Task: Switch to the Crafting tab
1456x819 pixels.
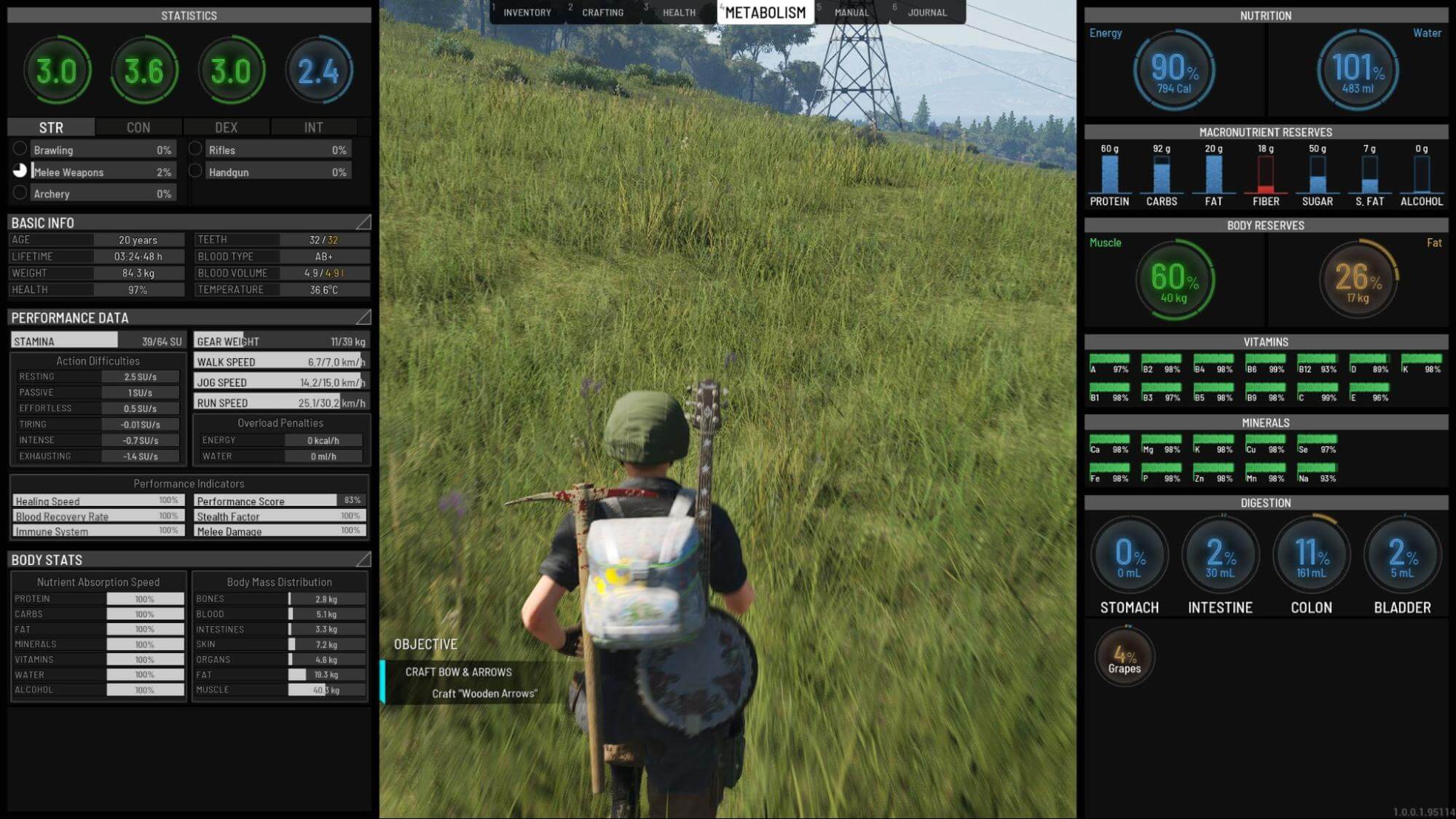Action: 602,12
